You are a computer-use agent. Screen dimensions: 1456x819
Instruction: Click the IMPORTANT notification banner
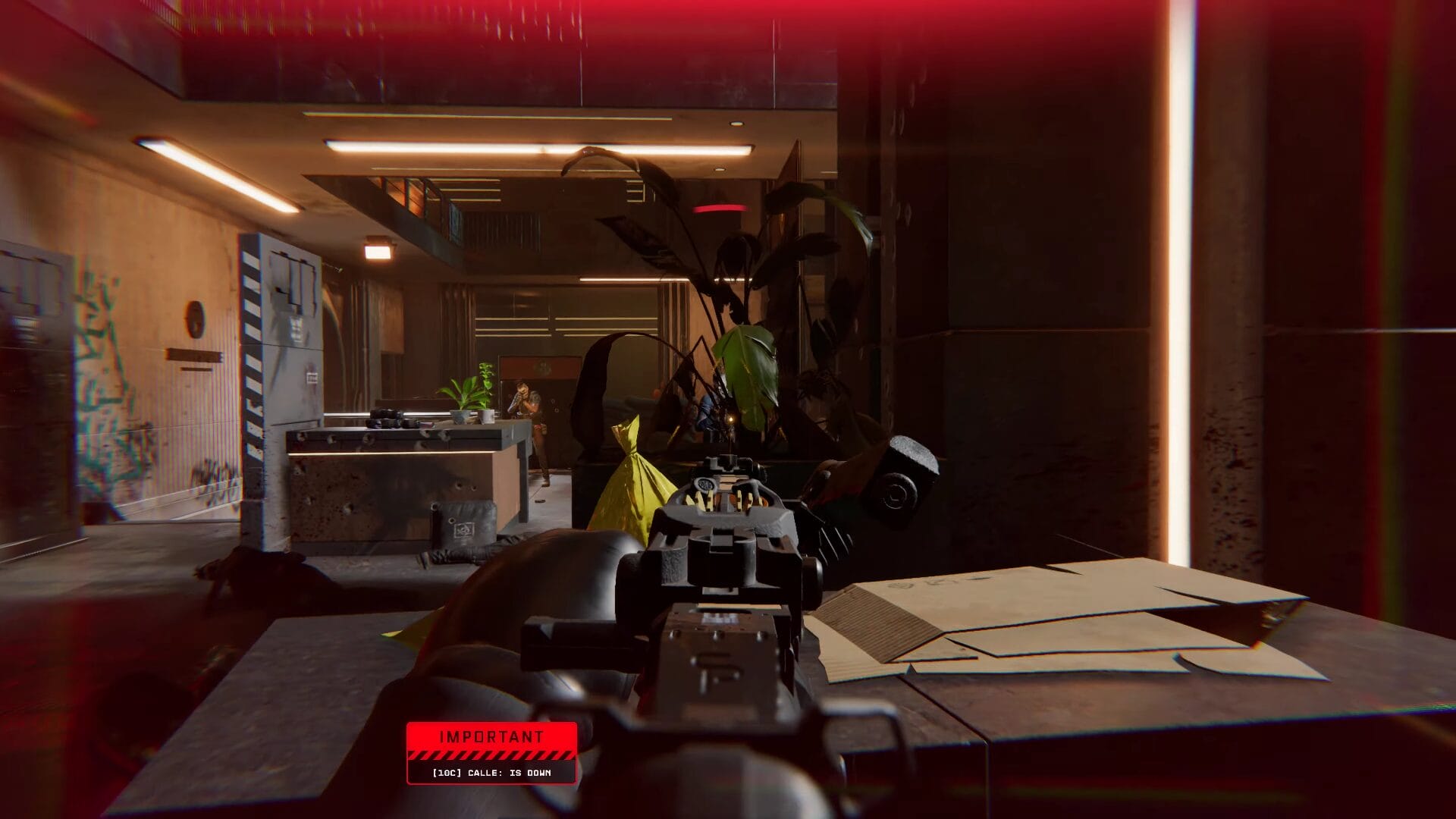492,736
